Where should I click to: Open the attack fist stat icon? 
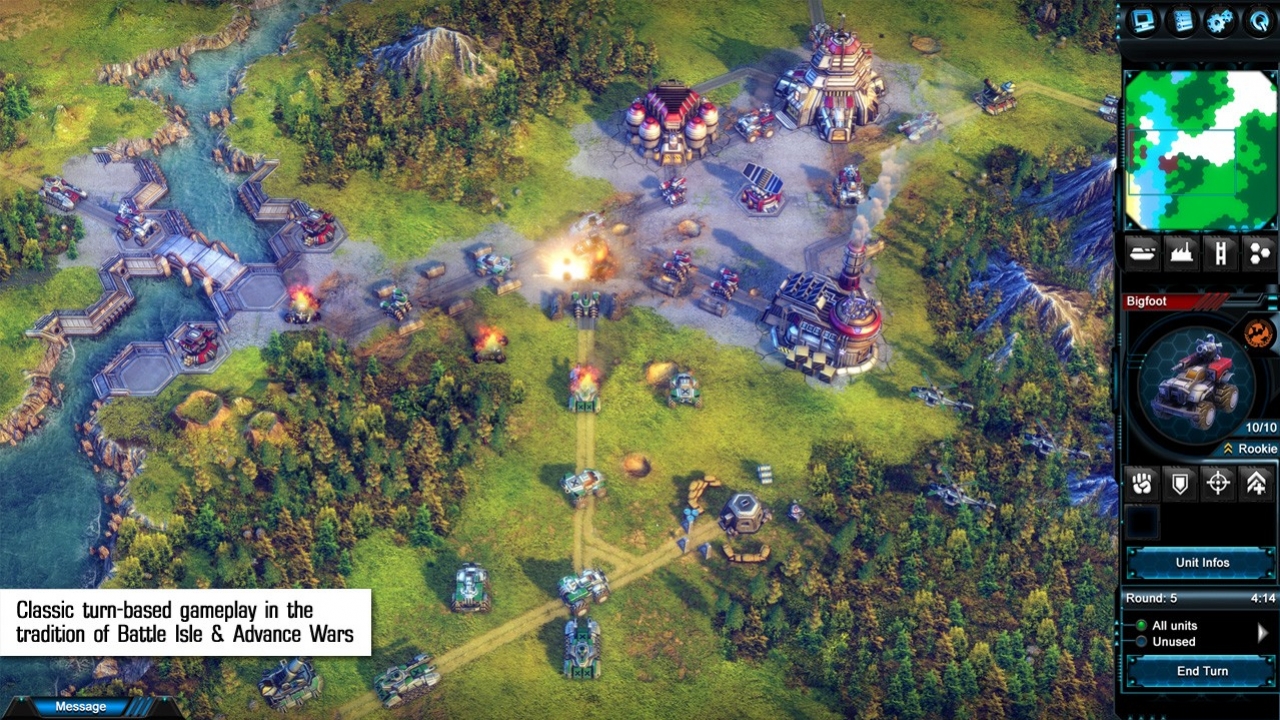[x=1143, y=483]
